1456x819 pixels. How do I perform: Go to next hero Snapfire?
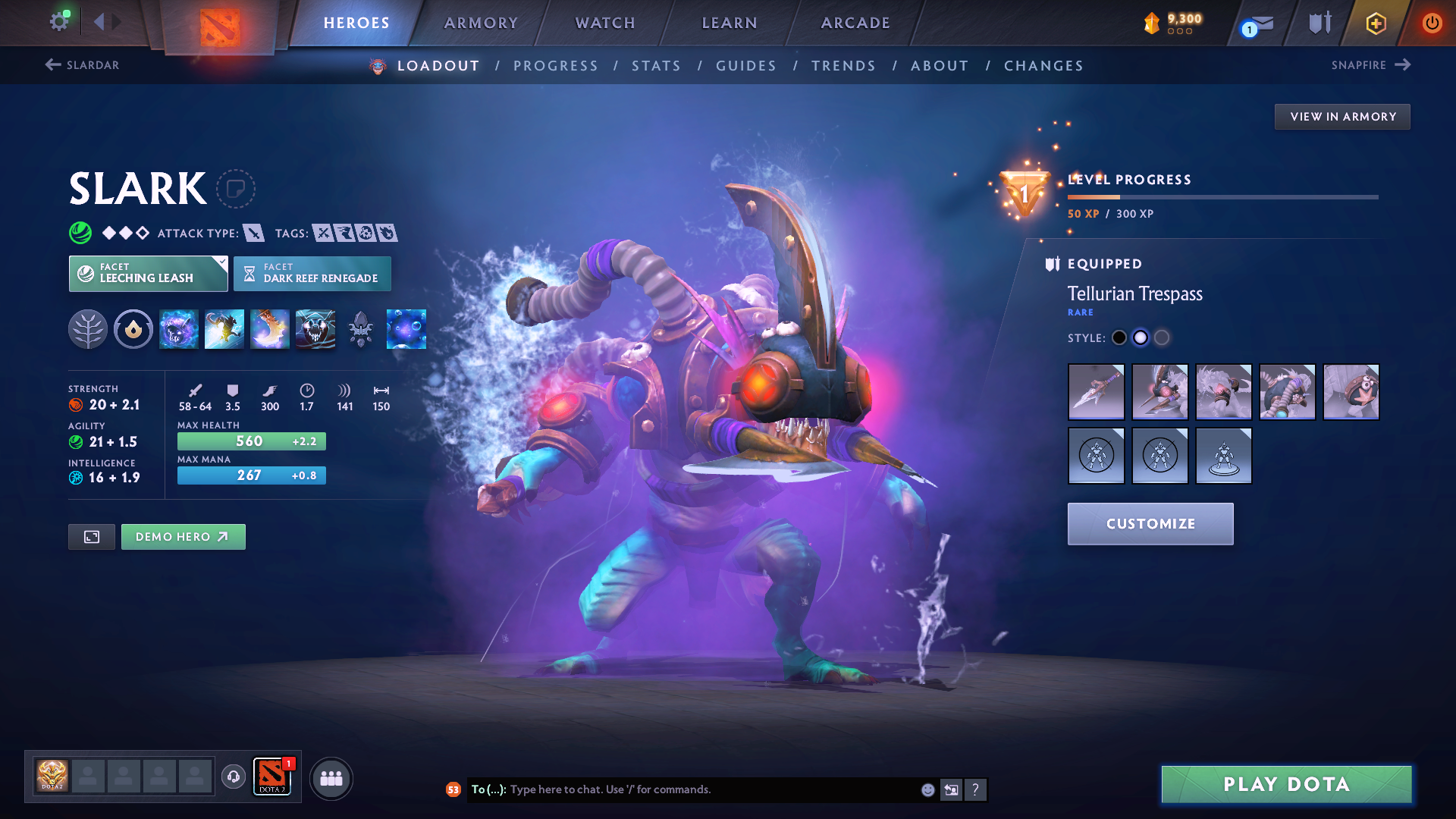1370,65
